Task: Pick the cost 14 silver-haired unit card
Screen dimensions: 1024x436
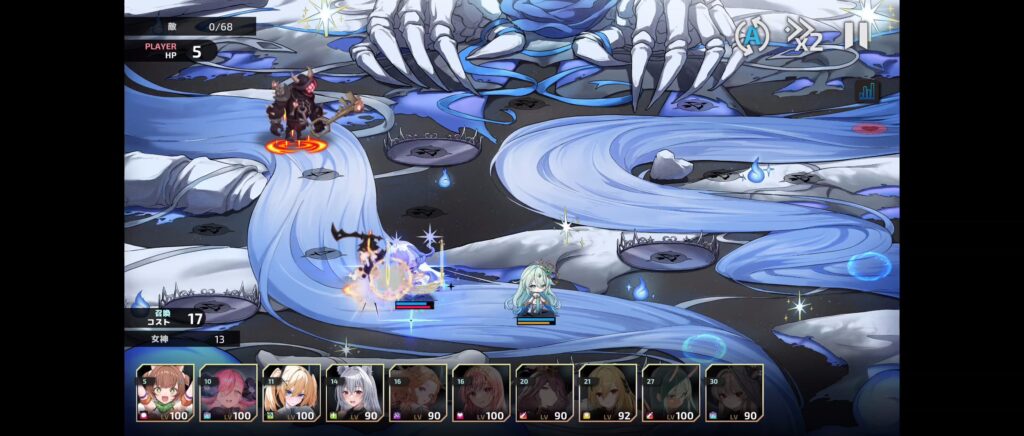Action: pyautogui.click(x=355, y=392)
